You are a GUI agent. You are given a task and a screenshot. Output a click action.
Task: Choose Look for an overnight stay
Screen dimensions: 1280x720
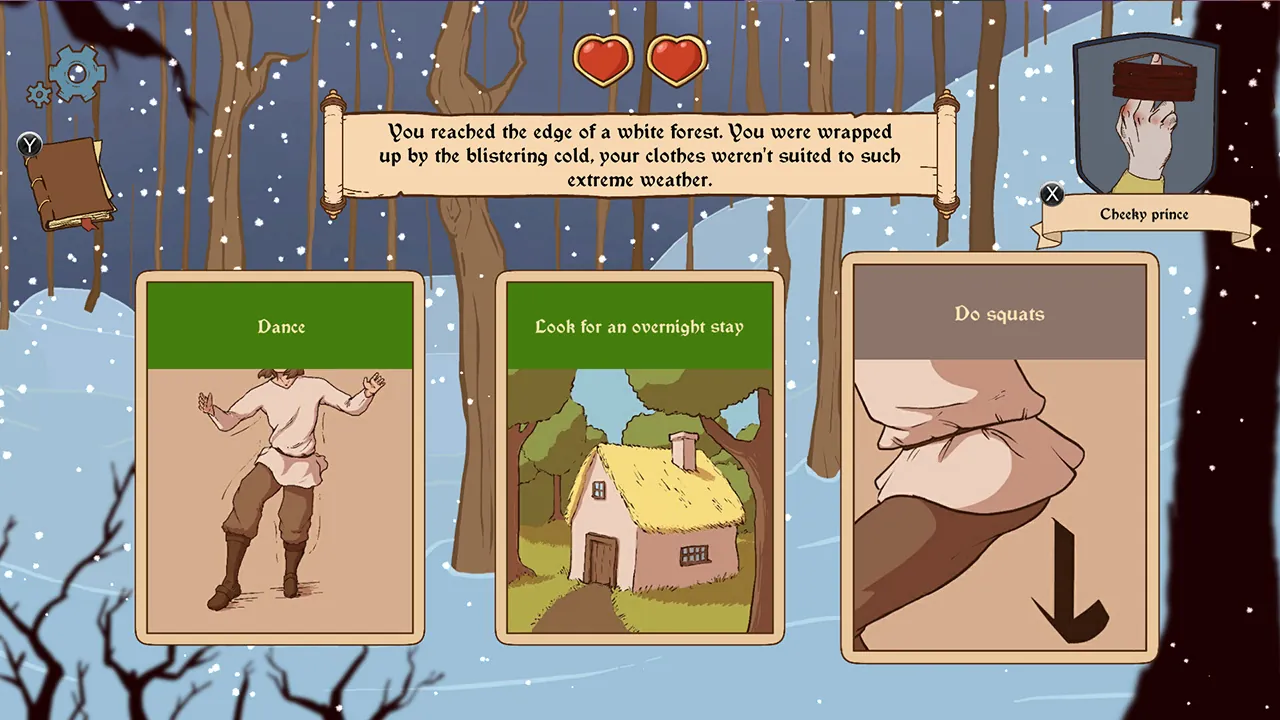point(640,455)
